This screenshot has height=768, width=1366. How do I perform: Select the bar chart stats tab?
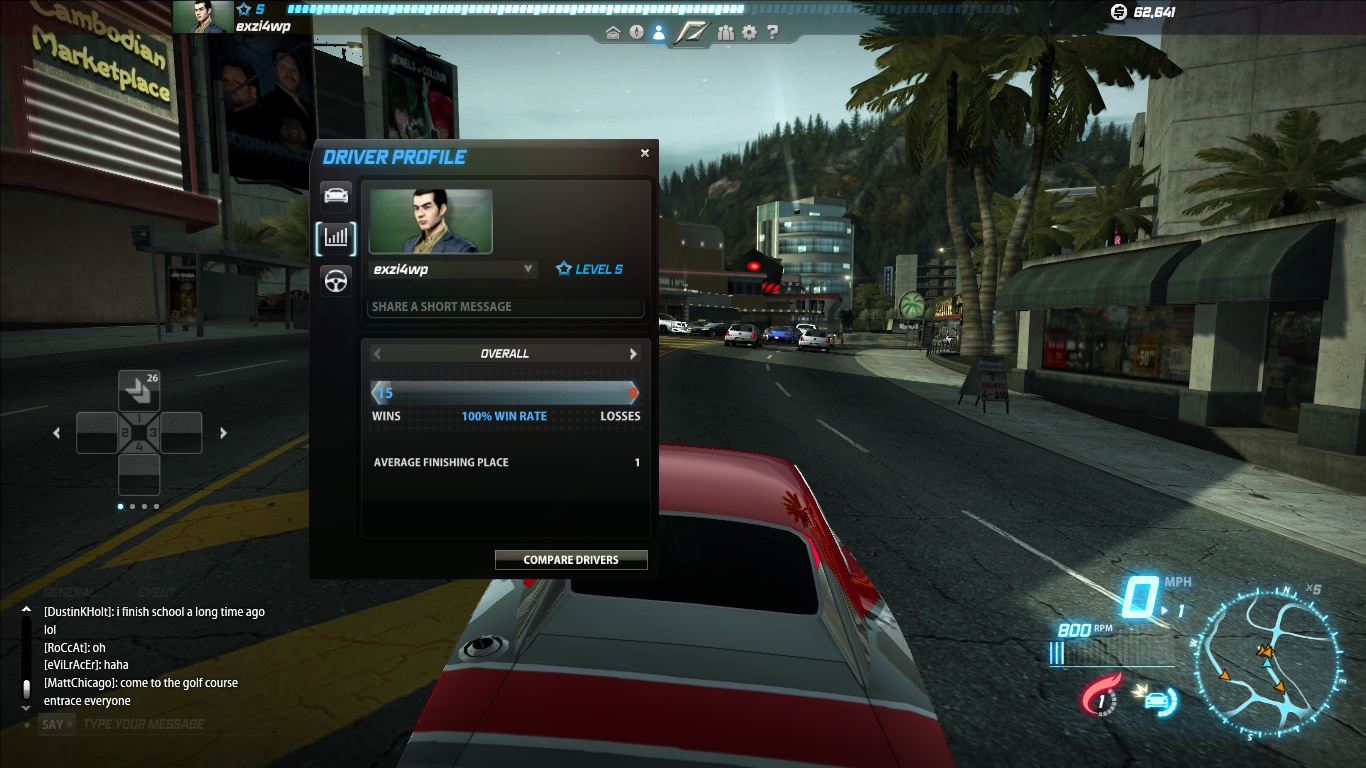tap(337, 237)
